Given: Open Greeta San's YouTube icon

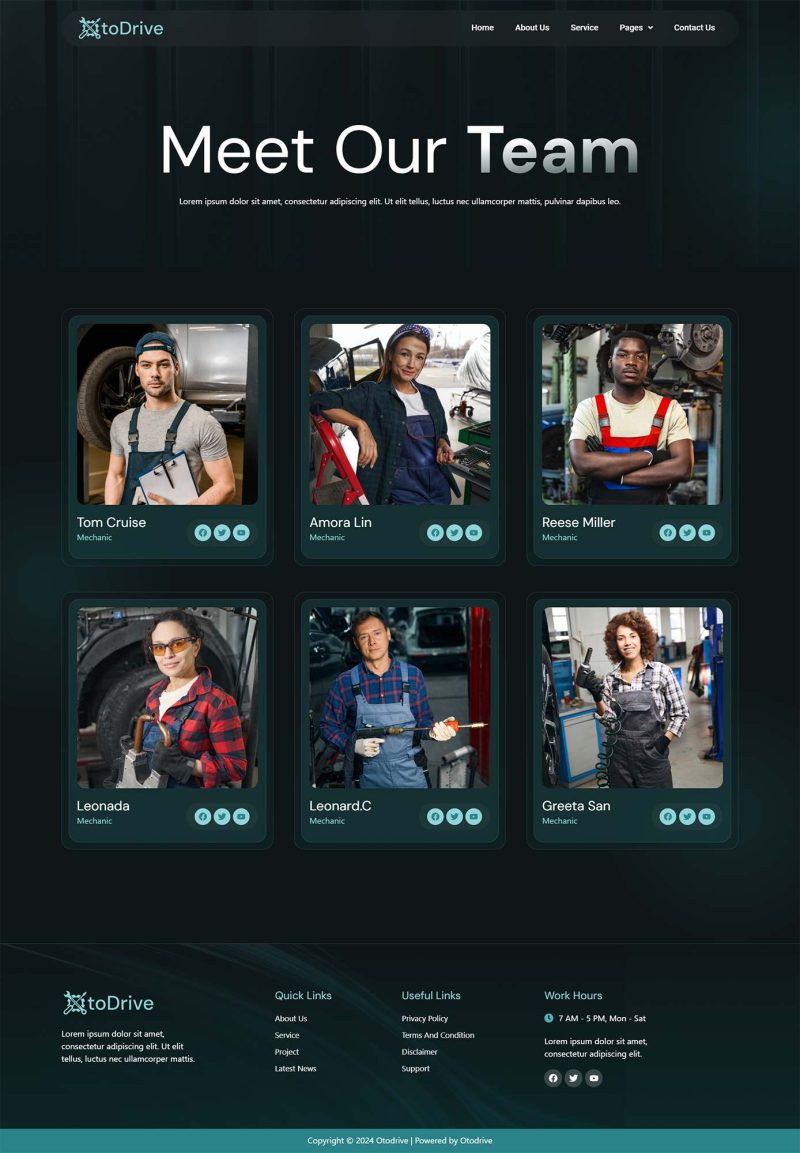Looking at the screenshot, I should pos(706,817).
